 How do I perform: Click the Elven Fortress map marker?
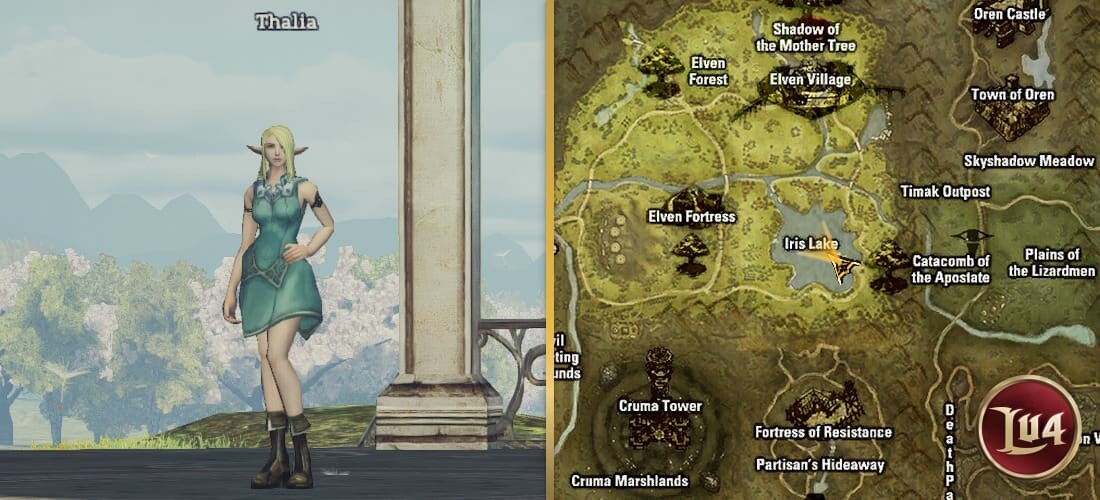[692, 202]
